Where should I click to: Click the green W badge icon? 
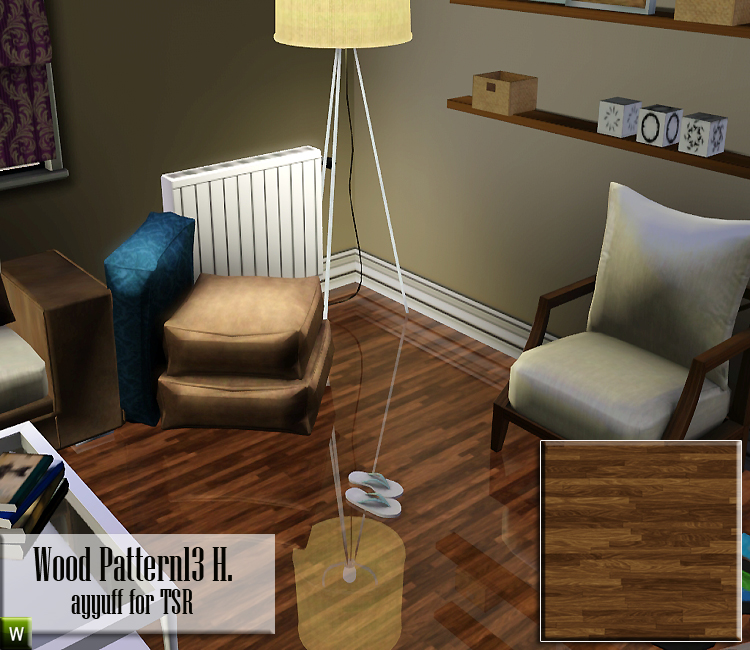[x=16, y=633]
